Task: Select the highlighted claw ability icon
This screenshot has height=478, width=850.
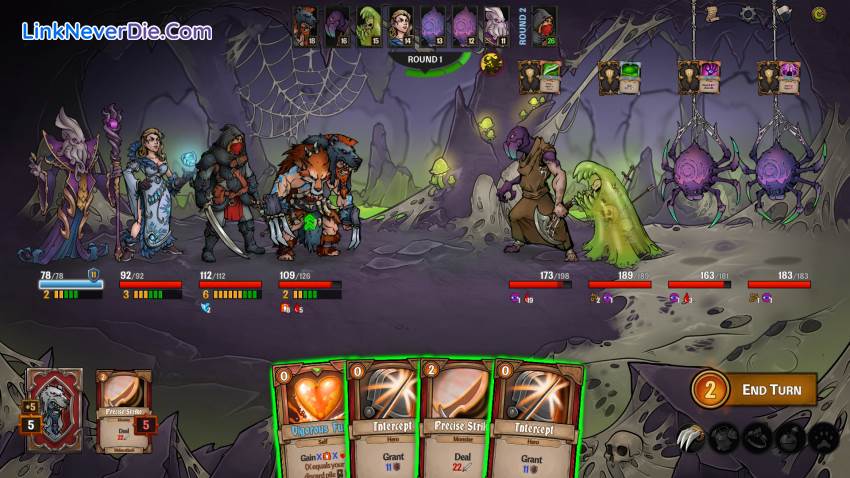Action: point(692,435)
